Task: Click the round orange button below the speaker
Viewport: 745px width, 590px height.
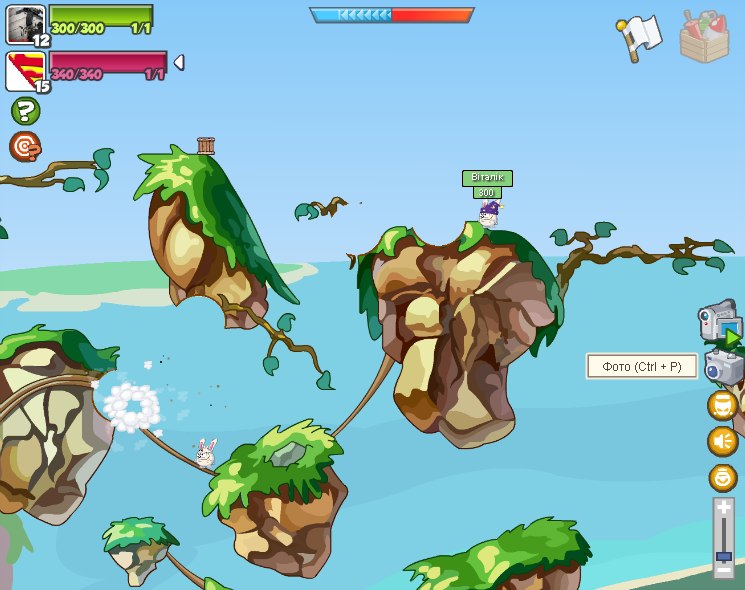Action: [x=722, y=478]
